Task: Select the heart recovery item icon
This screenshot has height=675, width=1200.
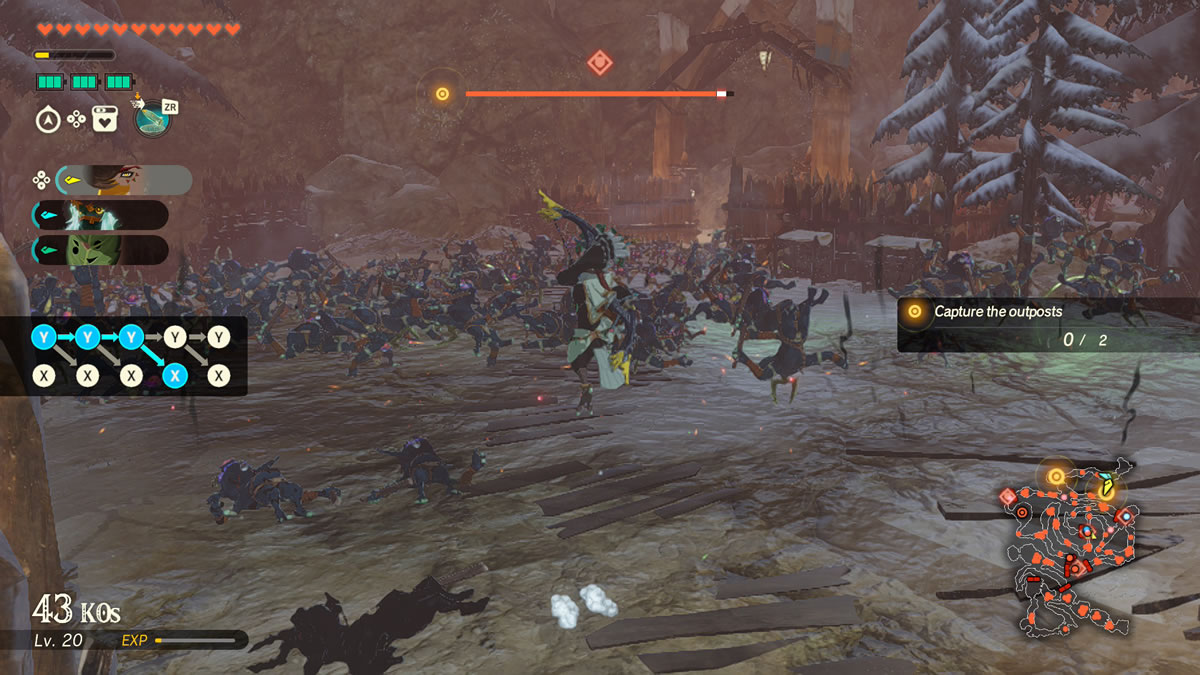Action: coord(105,120)
